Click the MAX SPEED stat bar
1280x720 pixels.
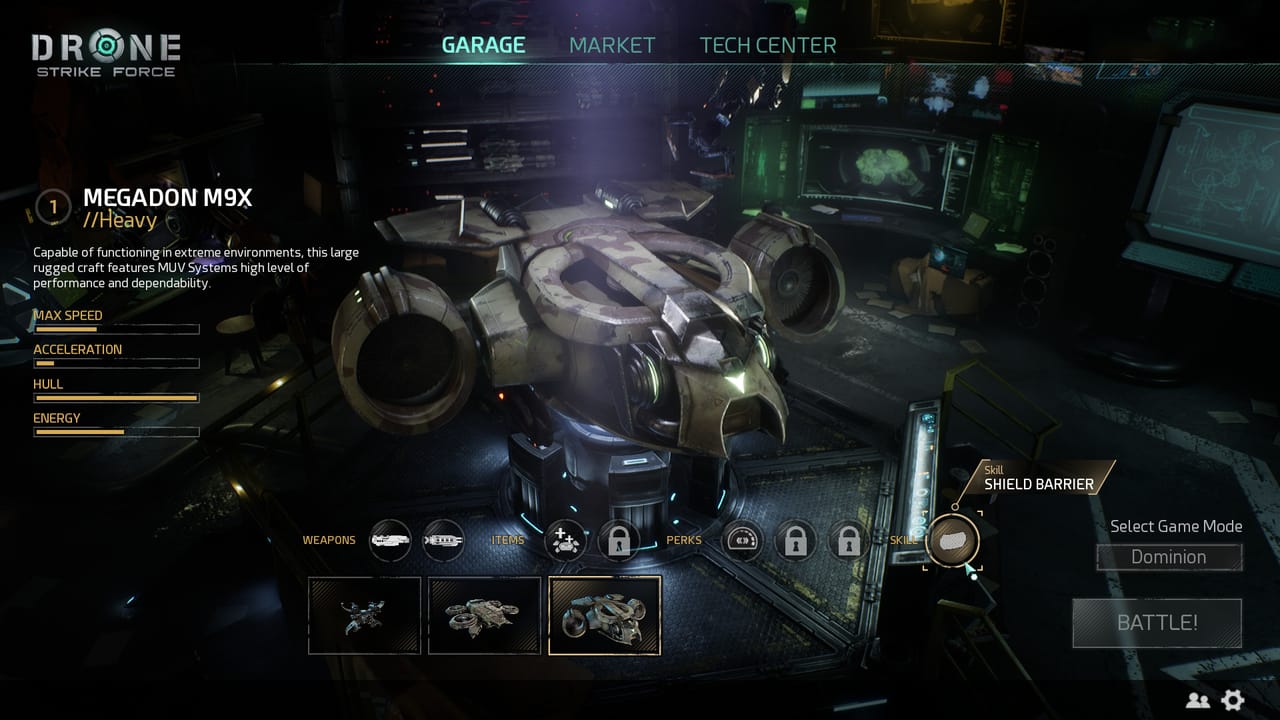coord(116,329)
